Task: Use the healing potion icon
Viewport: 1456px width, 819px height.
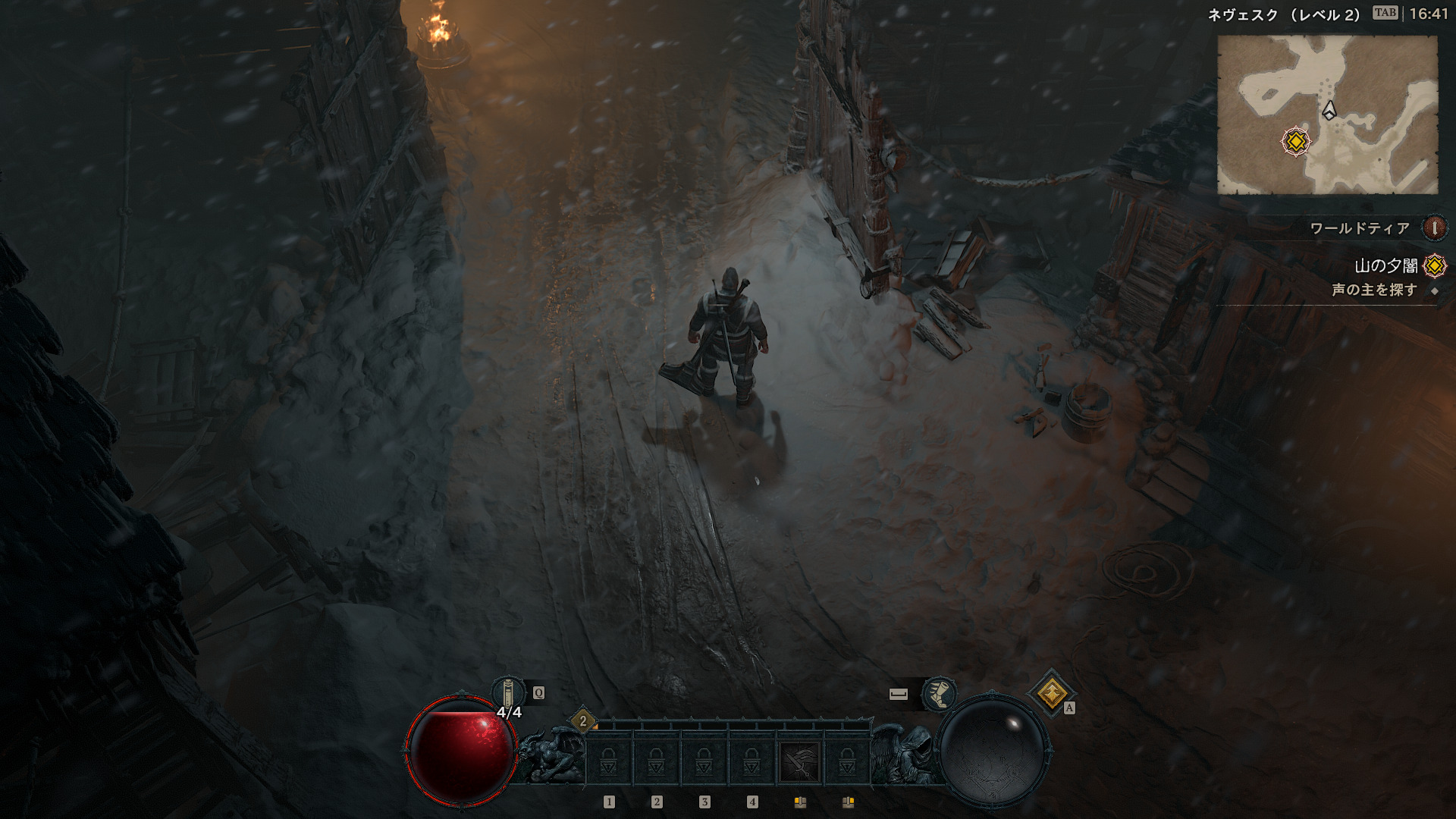Action: click(x=508, y=693)
